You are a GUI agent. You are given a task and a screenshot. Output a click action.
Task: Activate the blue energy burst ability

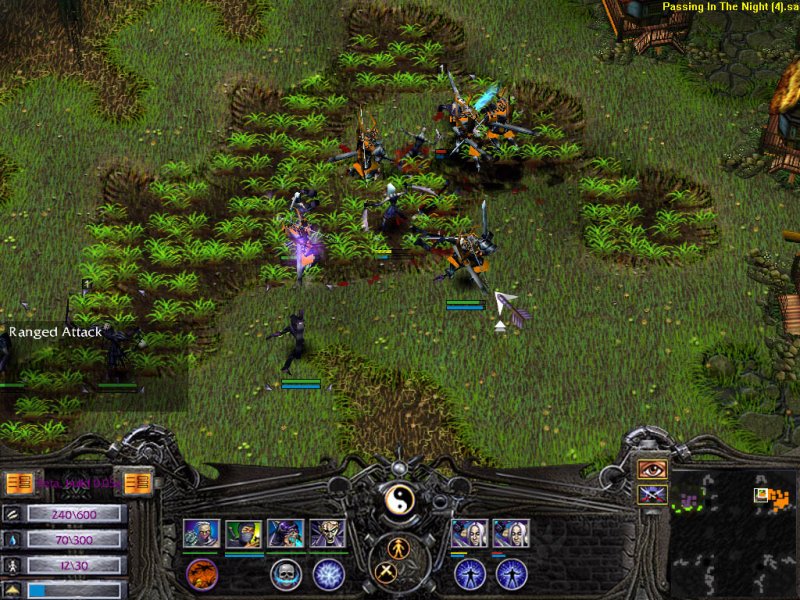[328, 574]
